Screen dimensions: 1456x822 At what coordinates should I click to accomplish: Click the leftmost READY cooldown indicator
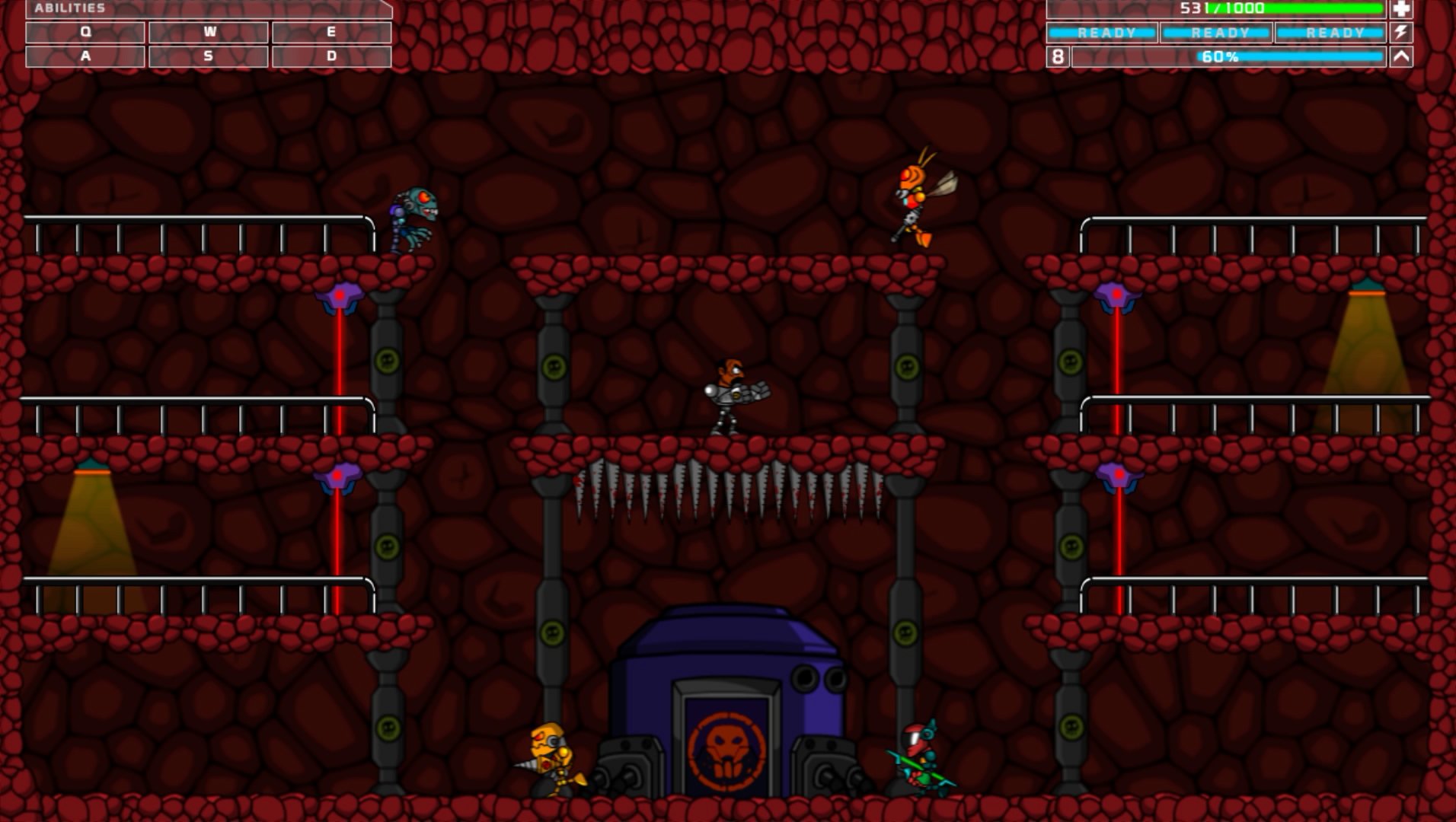pyautogui.click(x=1102, y=32)
